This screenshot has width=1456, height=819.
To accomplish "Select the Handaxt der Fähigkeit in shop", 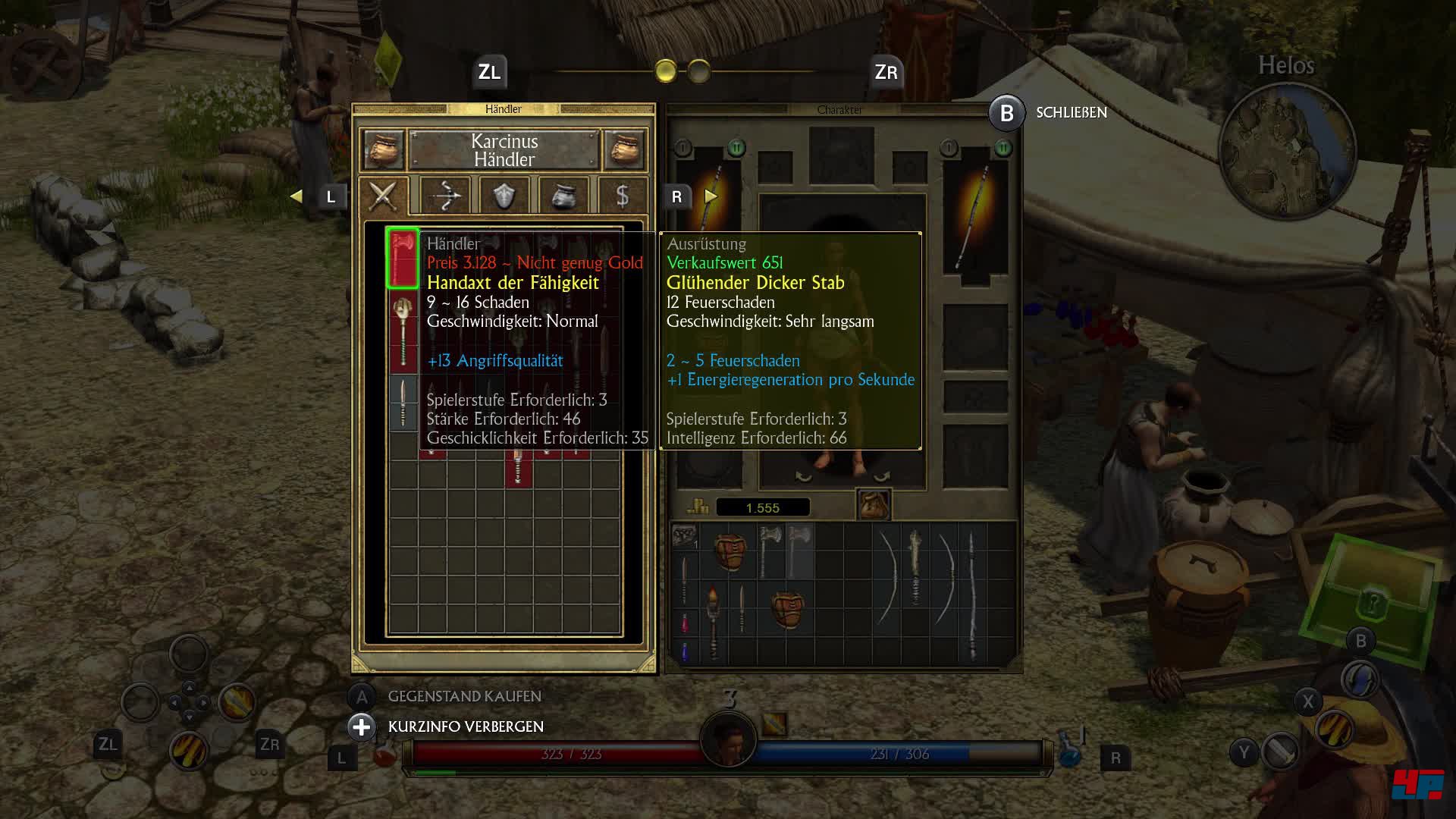I will coord(403,258).
